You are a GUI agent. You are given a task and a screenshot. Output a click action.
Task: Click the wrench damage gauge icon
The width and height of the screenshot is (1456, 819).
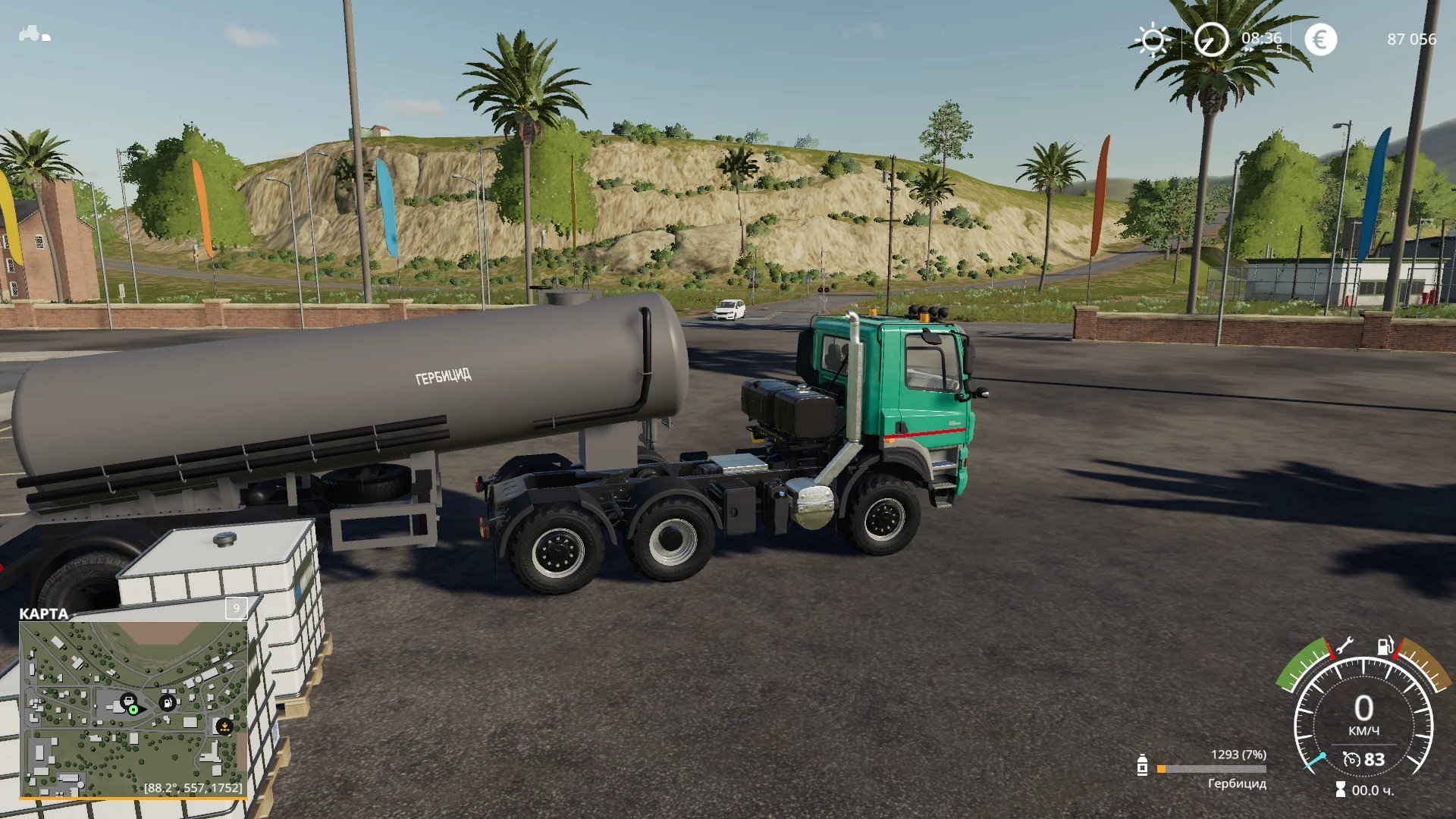[x=1343, y=647]
